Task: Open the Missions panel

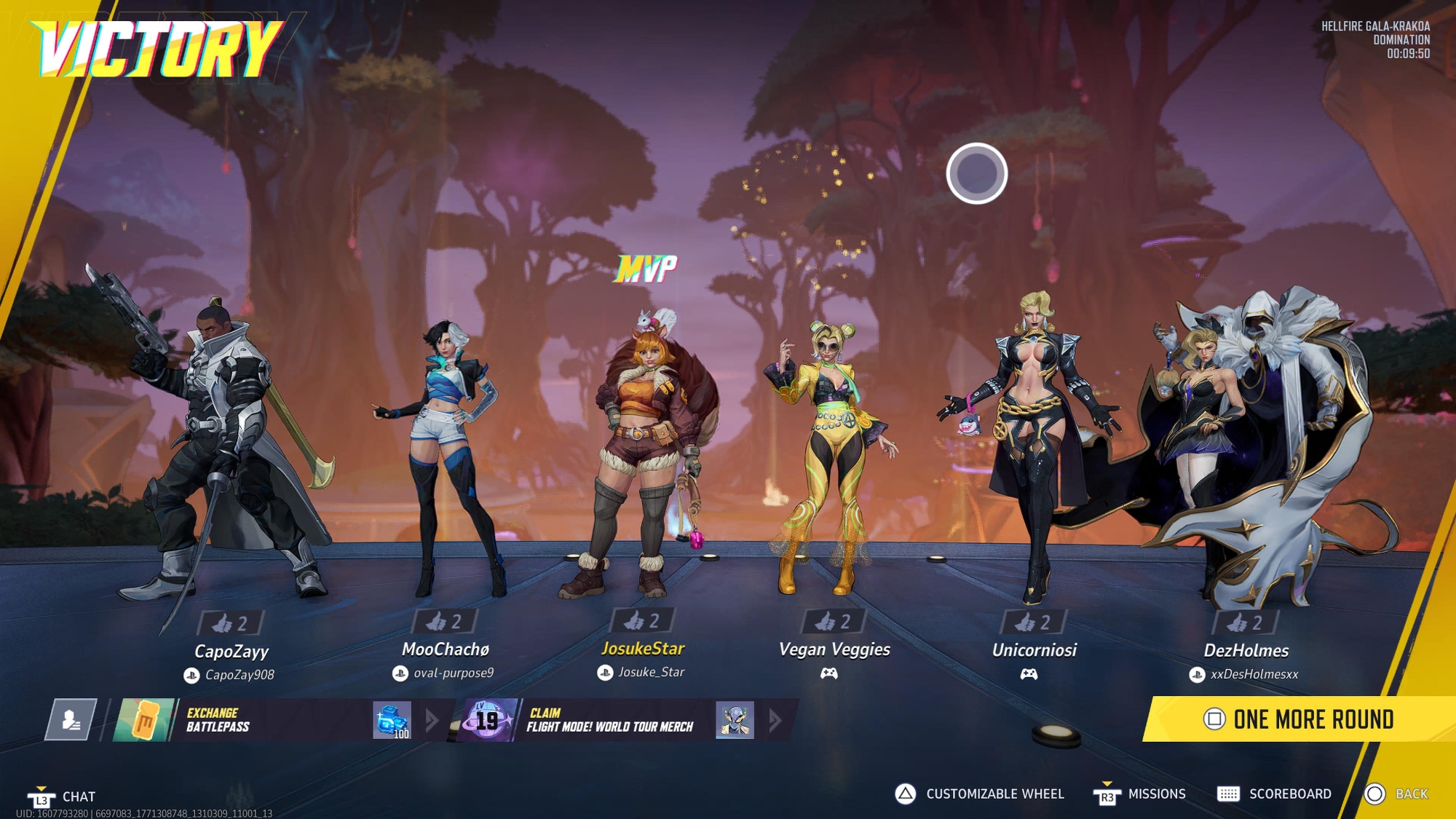Action: (1140, 794)
